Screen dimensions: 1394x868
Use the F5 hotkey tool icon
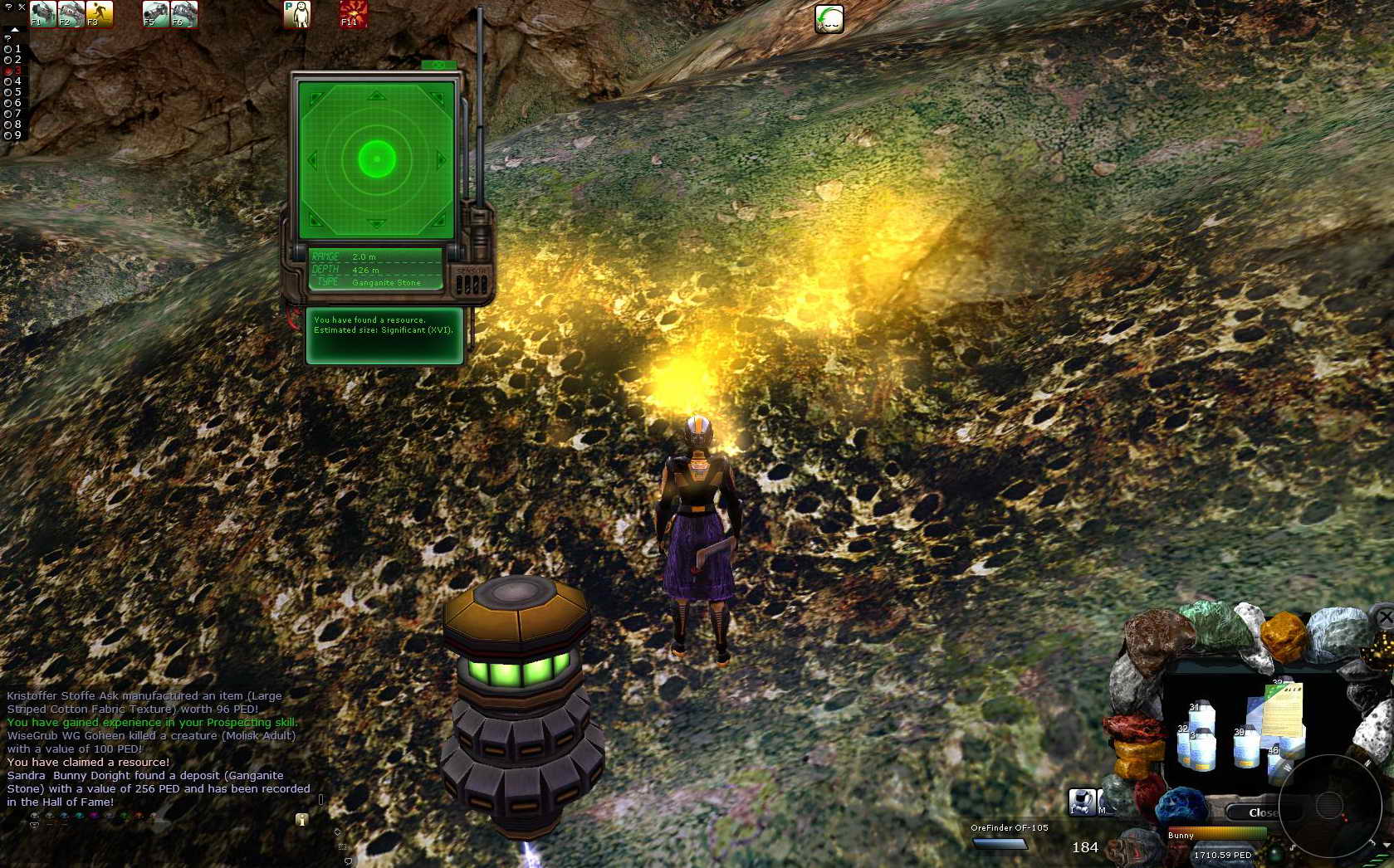tap(155, 14)
